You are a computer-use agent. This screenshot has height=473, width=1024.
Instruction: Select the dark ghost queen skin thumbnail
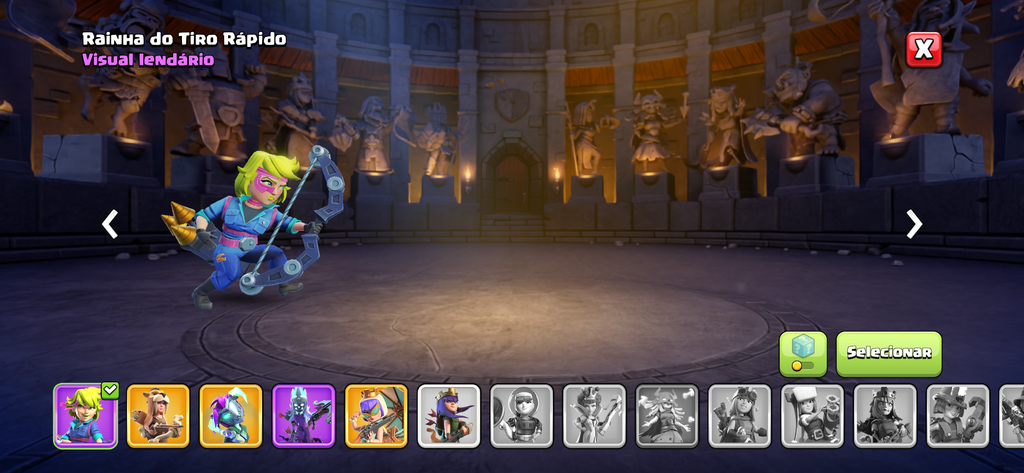pyautogui.click(x=304, y=415)
